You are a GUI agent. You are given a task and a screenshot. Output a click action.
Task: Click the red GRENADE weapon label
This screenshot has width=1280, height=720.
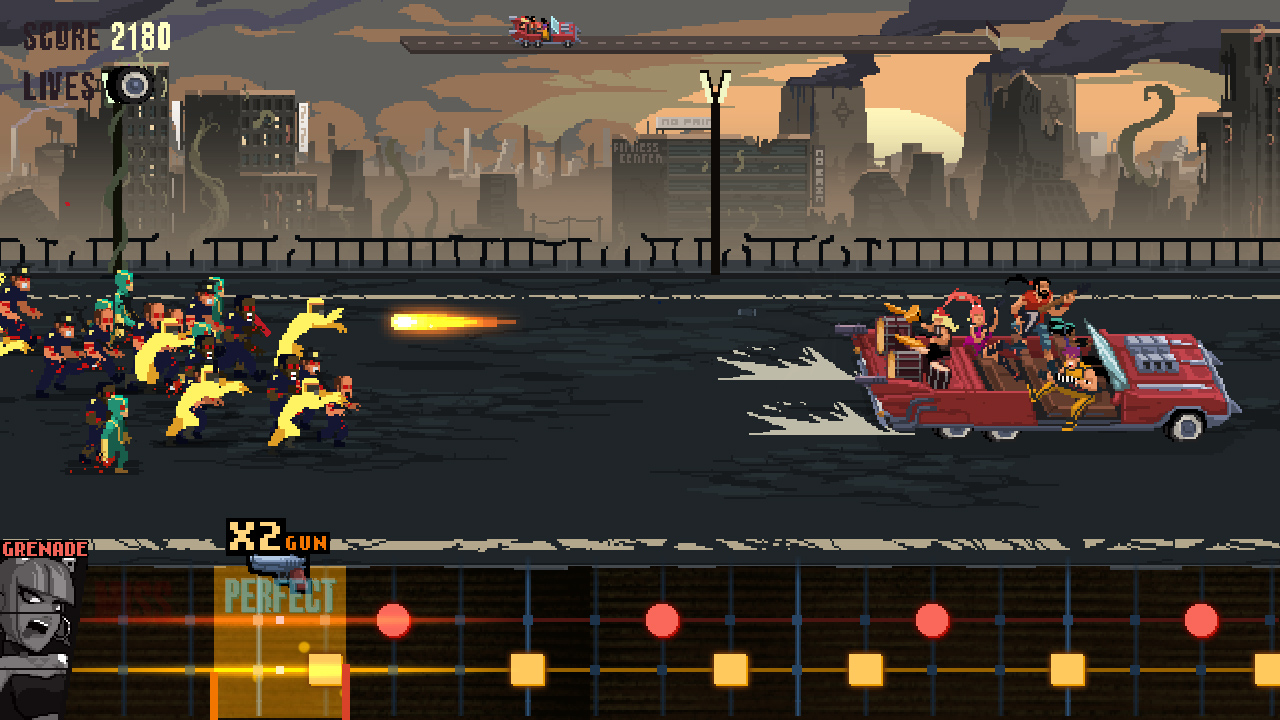(x=46, y=548)
